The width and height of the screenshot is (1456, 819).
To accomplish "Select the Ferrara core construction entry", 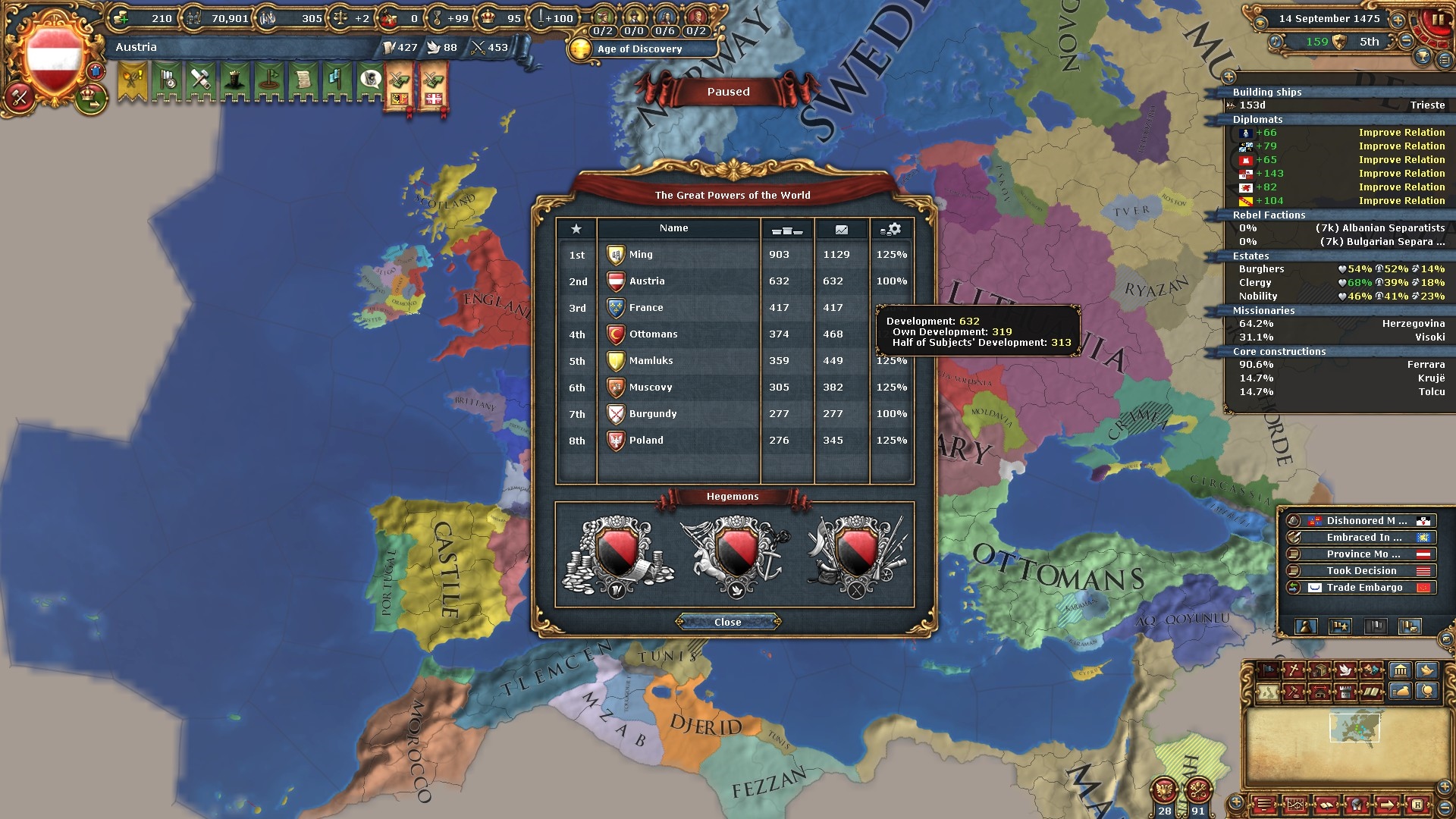I will [1341, 365].
